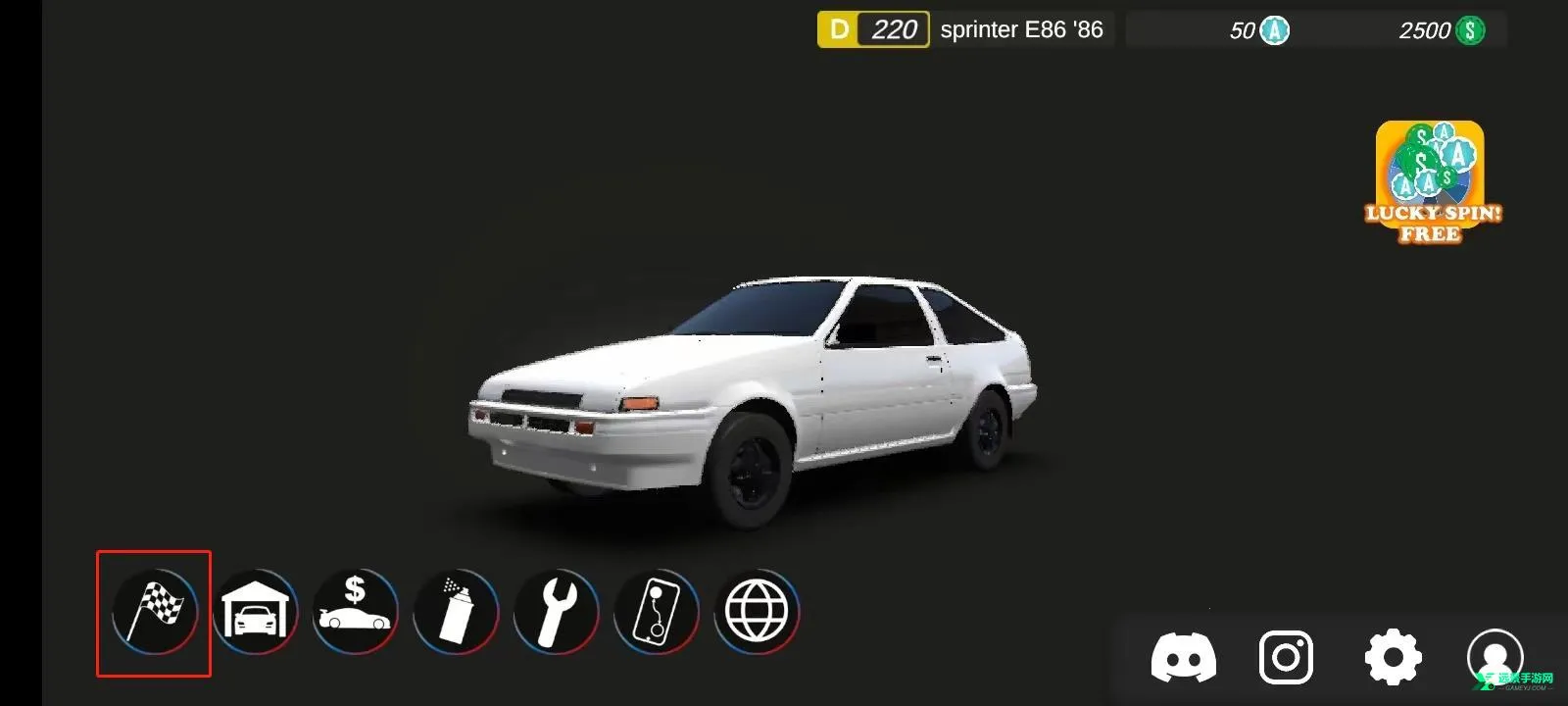Open the wrench tuning icon
Screen dimensions: 1568x706
(558, 612)
